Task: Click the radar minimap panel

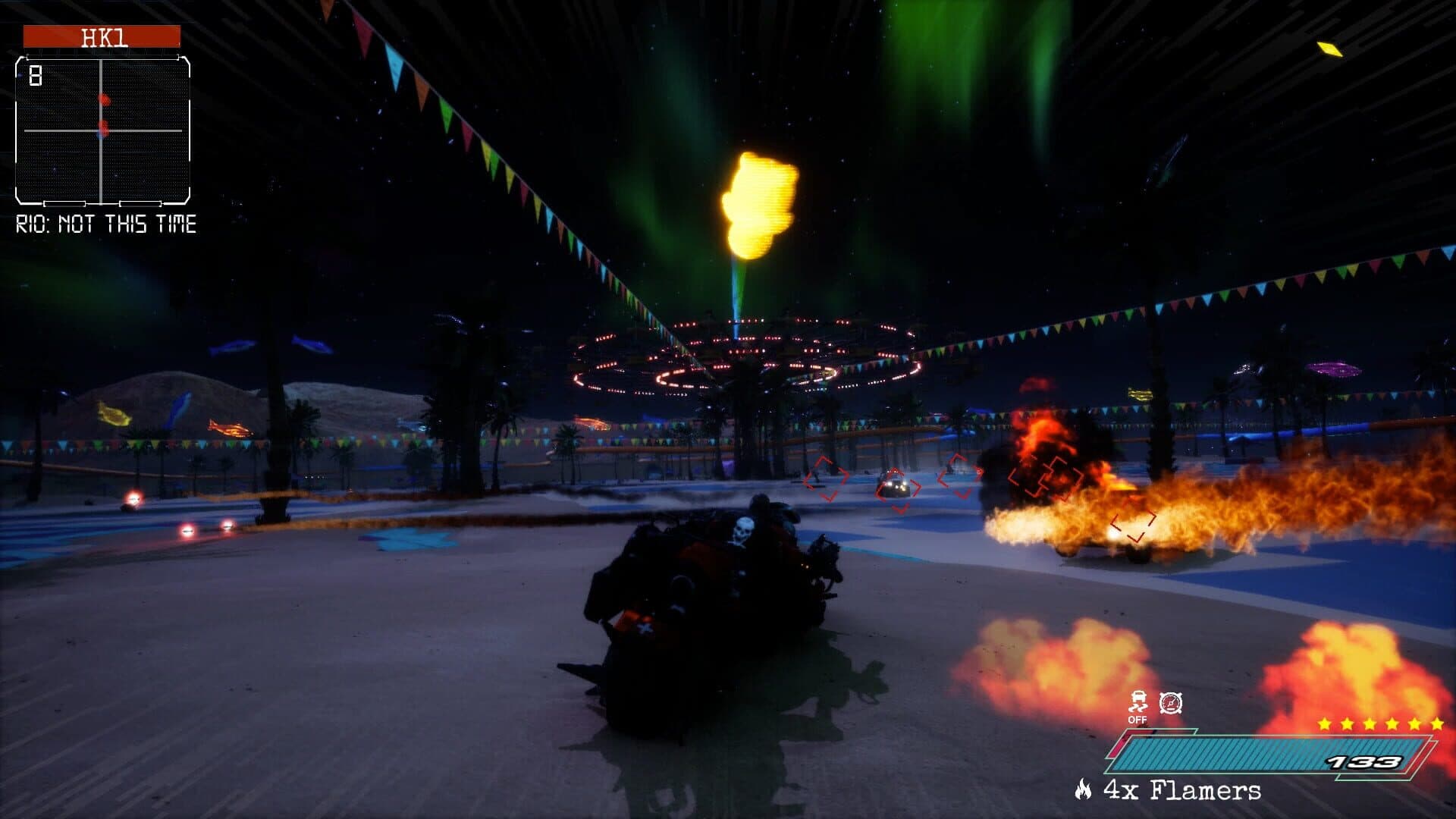Action: tap(102, 130)
